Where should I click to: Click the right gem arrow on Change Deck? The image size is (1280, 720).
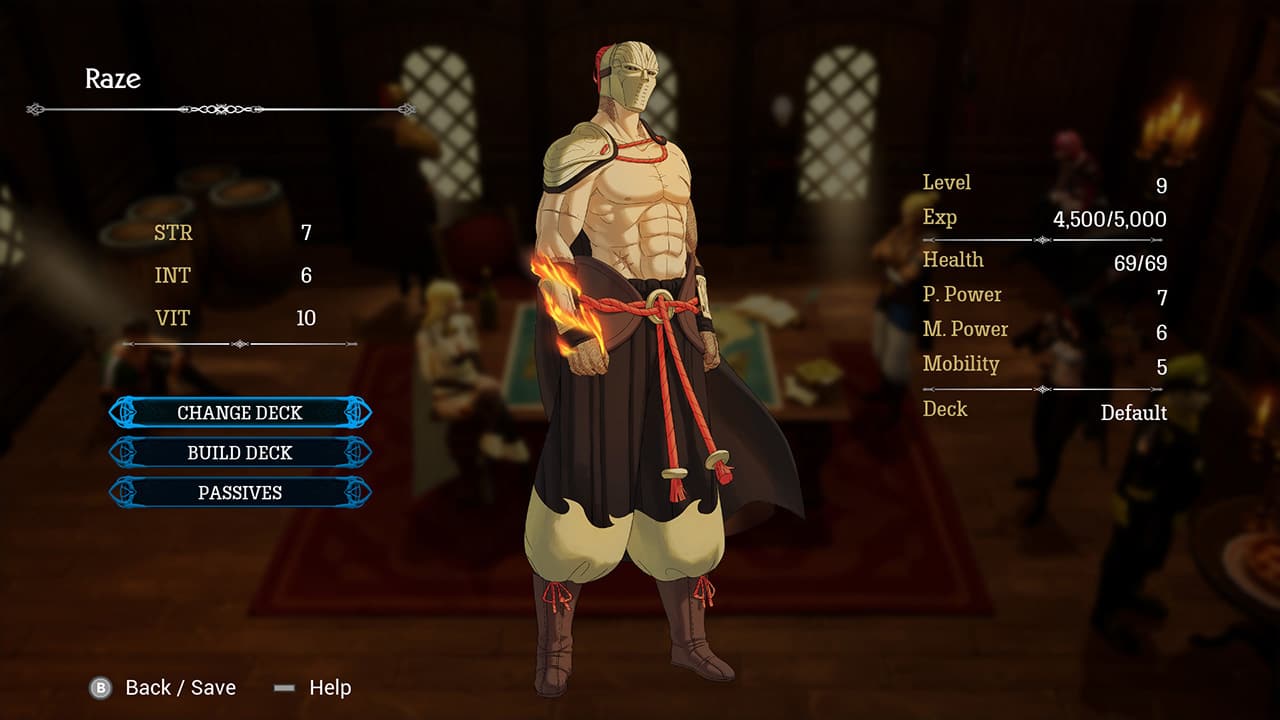tap(357, 412)
